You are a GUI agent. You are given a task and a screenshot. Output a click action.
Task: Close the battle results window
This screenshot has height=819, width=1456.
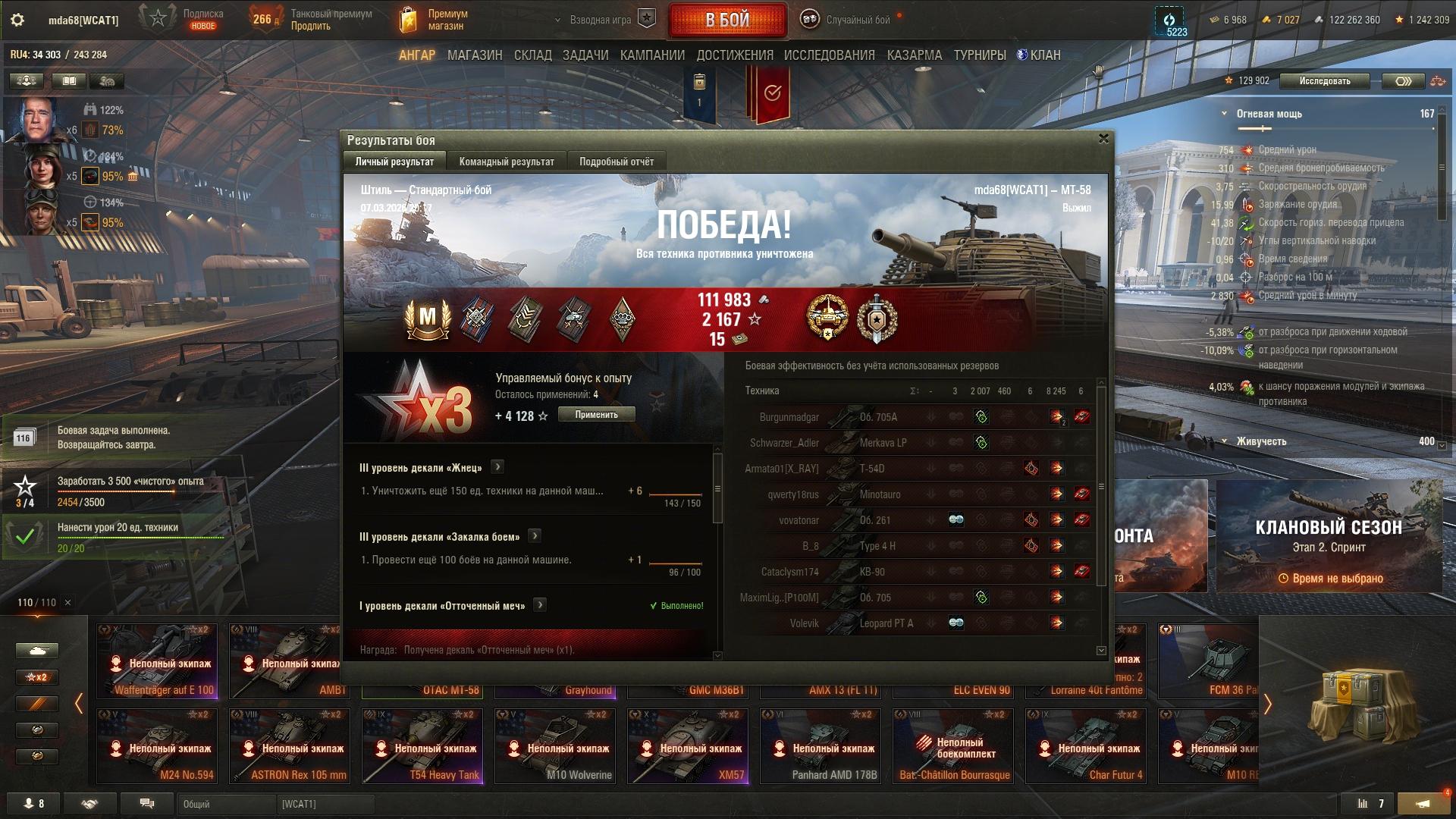[1103, 139]
